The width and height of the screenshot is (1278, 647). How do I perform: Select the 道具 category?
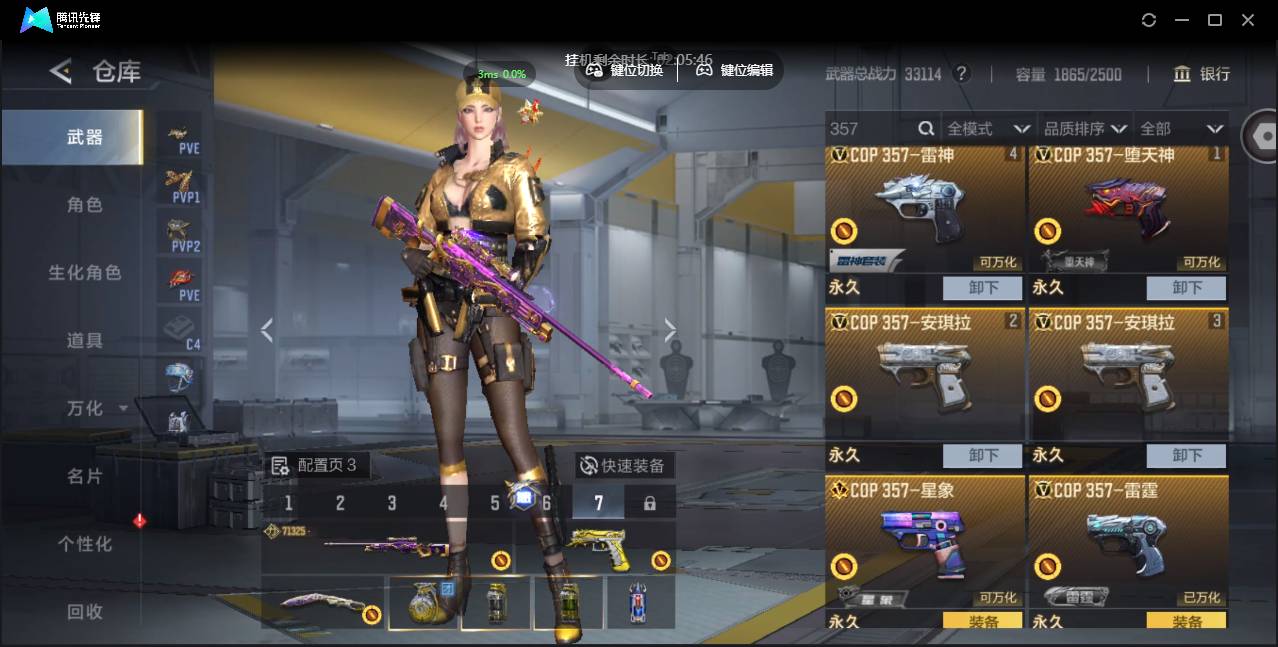85,341
